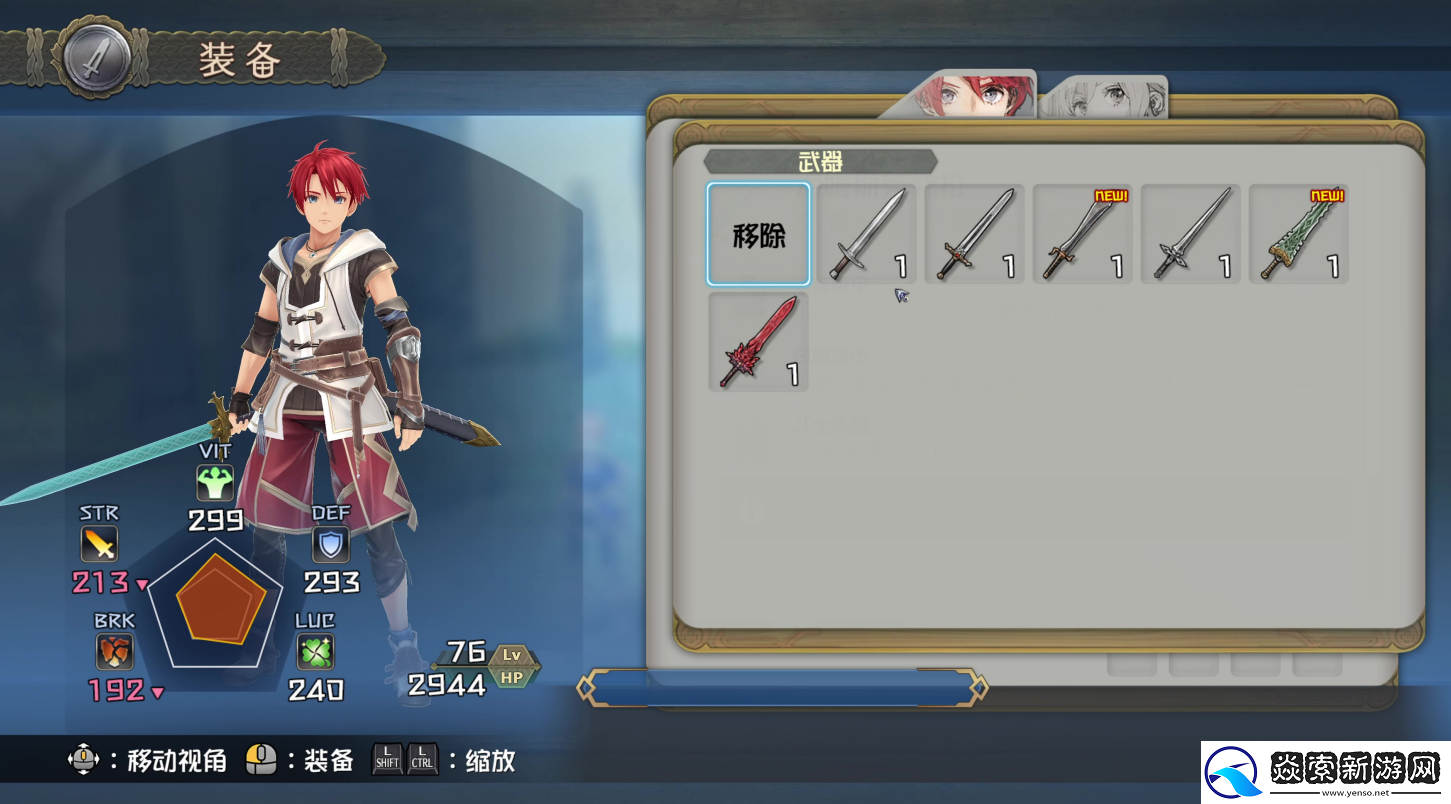Select the 移除 (remove) weapon slot

pyautogui.click(x=758, y=234)
